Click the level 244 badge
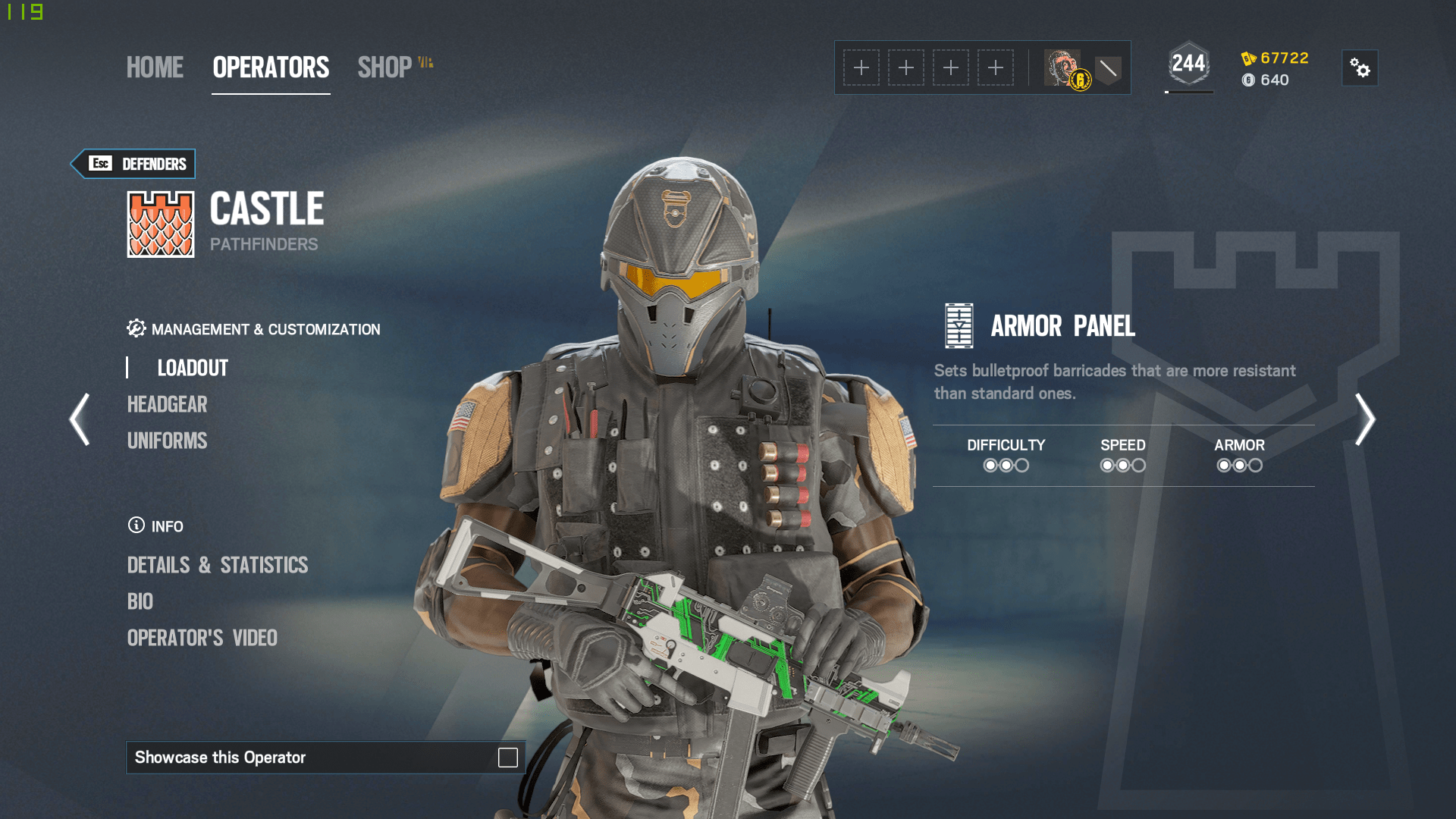 click(x=1188, y=64)
